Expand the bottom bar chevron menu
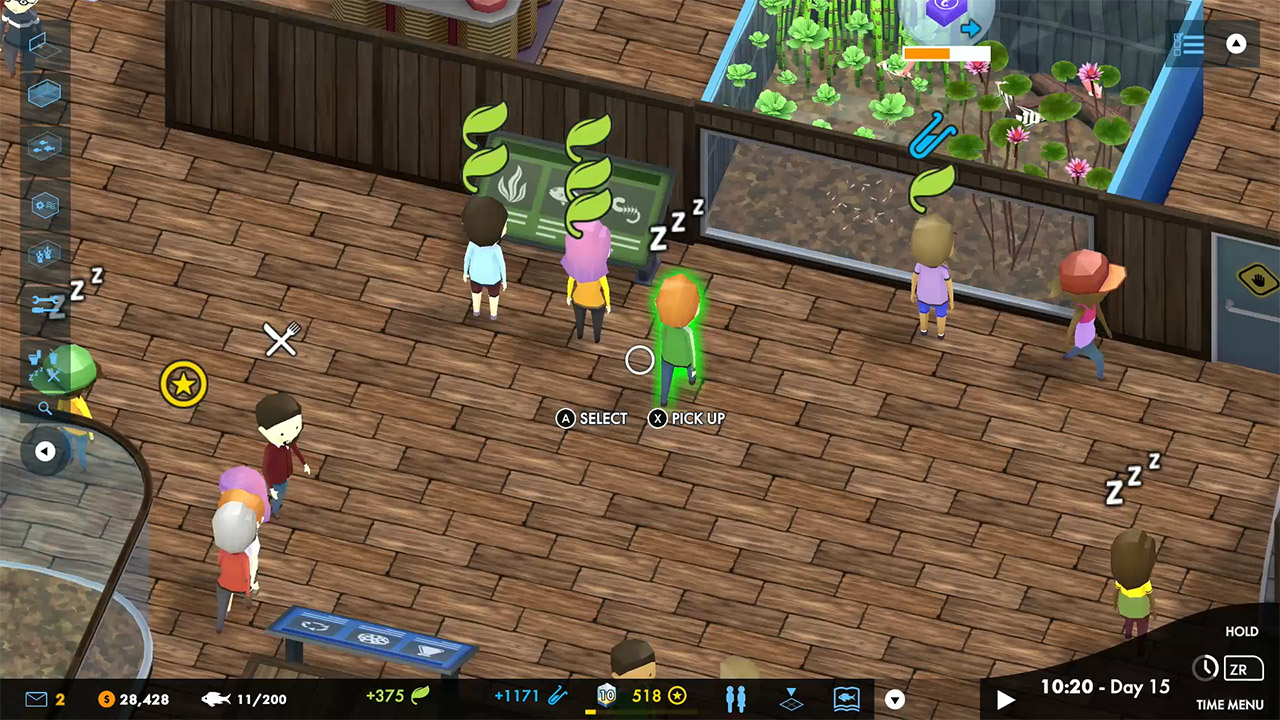The height and width of the screenshot is (720, 1280). coord(894,698)
